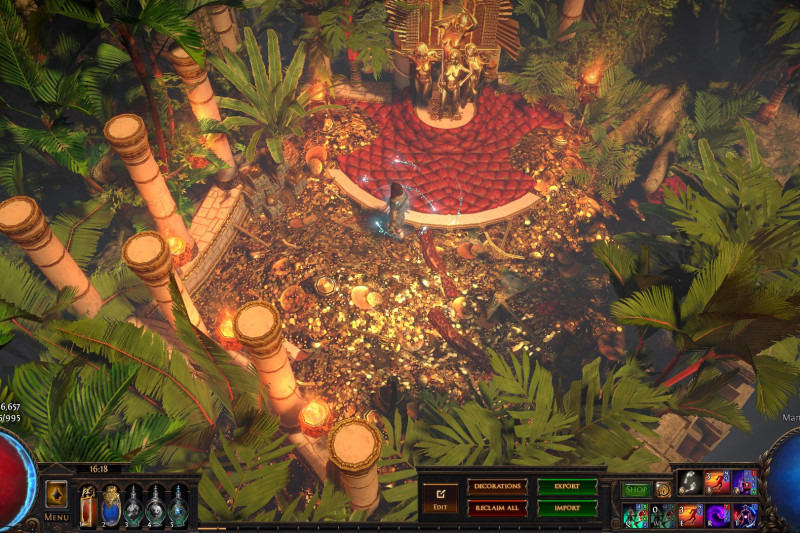Screen dimensions: 800x533
Task: Export the hideout layout
Action: (567, 487)
